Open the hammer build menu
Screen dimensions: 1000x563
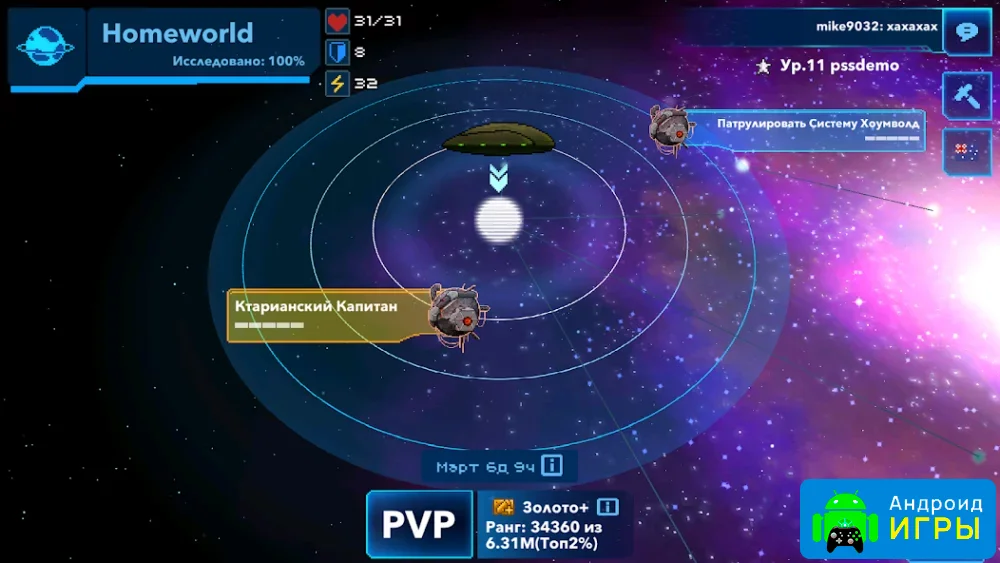[x=966, y=95]
